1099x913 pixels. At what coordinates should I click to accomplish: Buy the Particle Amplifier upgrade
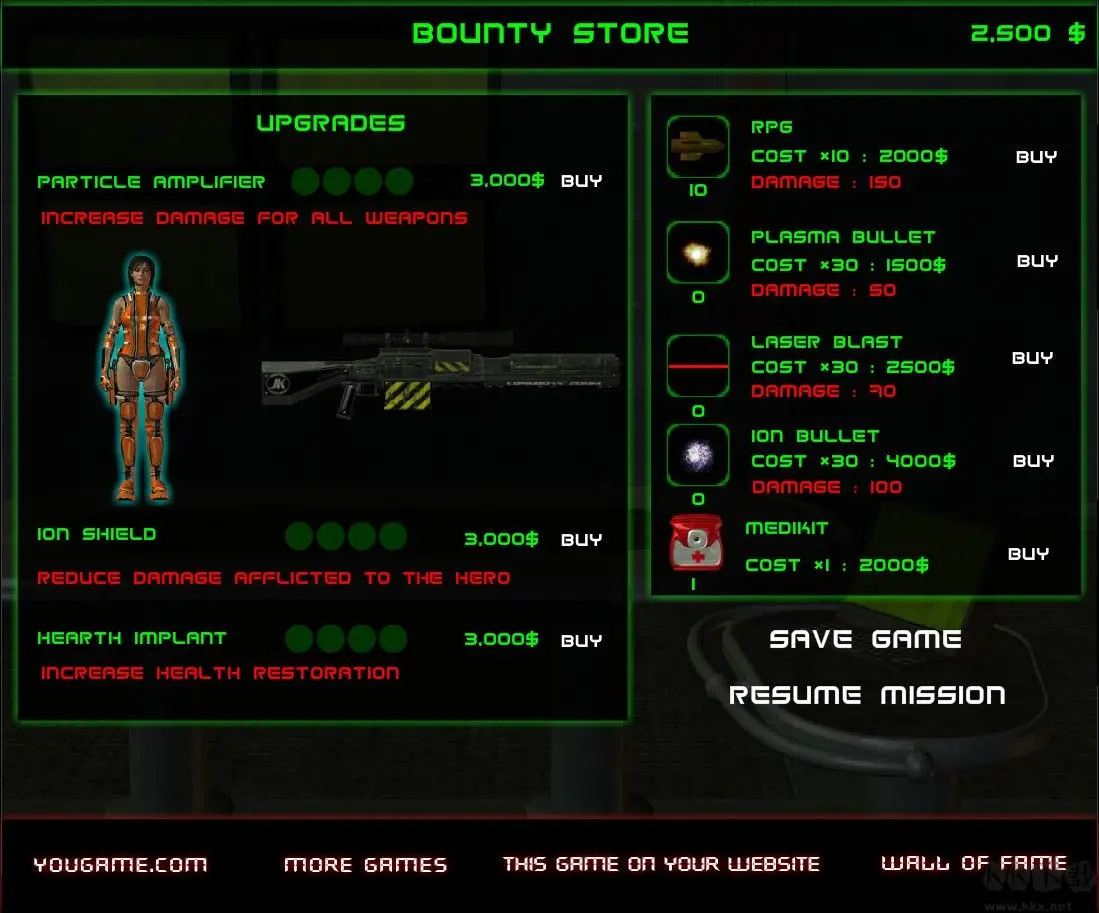pos(581,182)
